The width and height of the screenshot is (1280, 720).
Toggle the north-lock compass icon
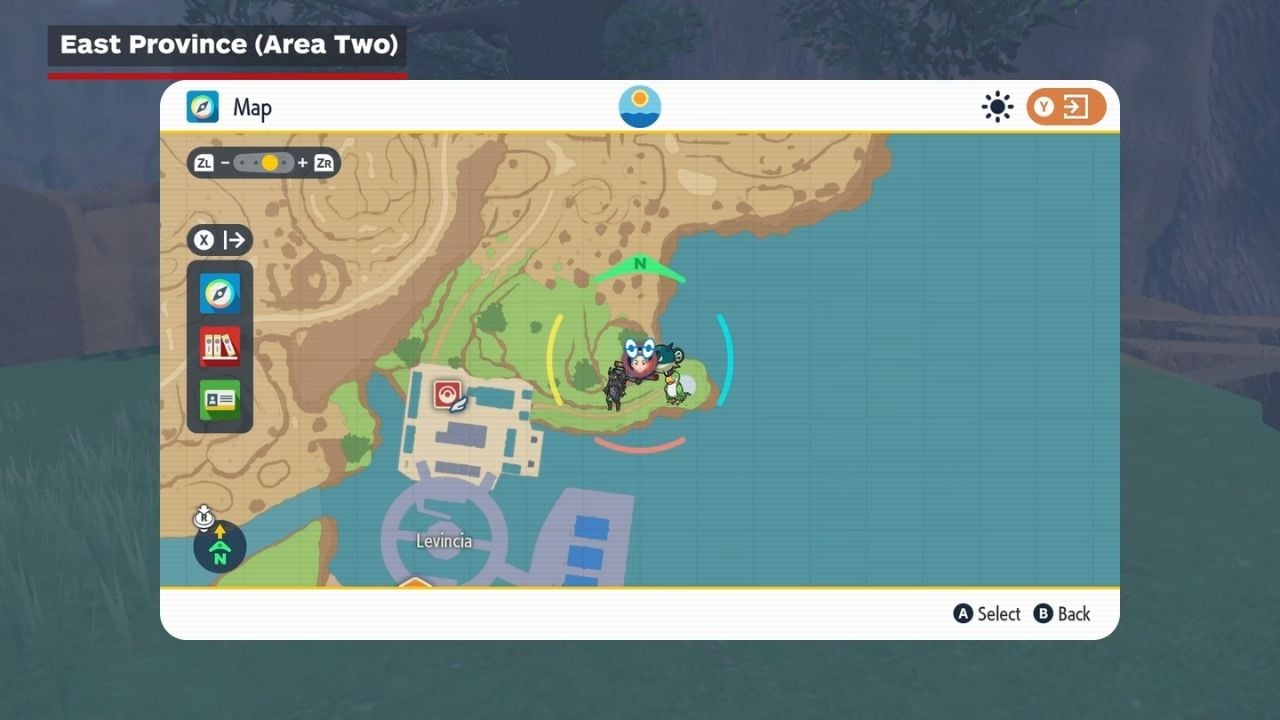point(219,546)
